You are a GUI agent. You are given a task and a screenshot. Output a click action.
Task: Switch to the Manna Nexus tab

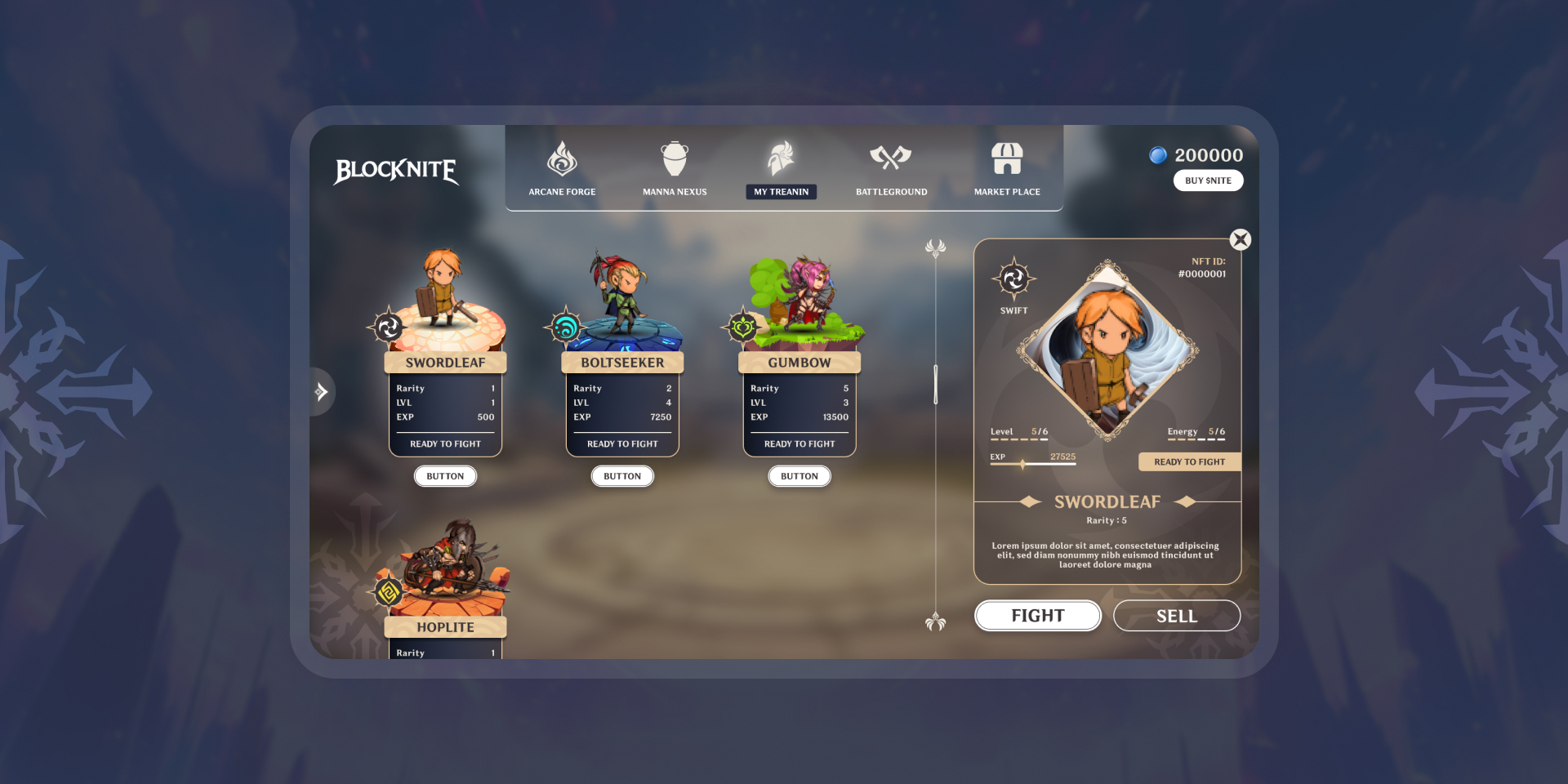point(675,169)
